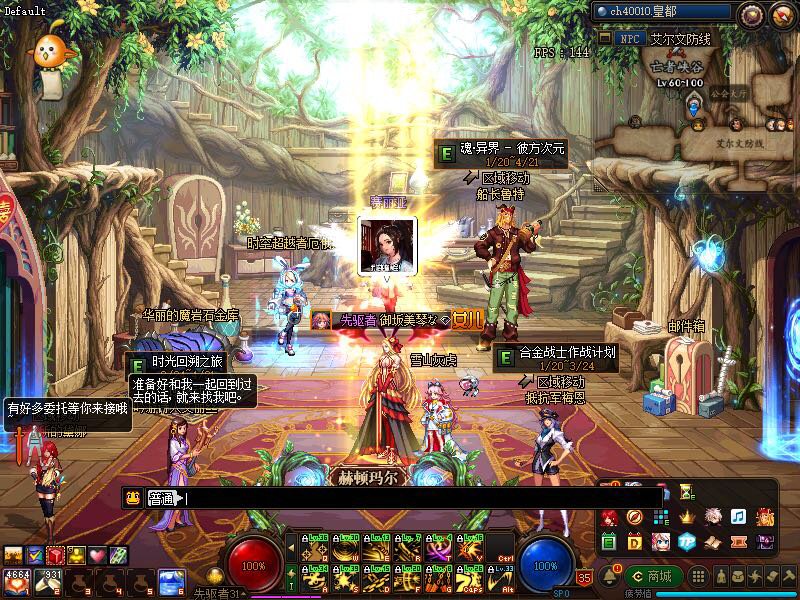Viewport: 800px width, 600px height.
Task: Click the hourglass event icon
Action: [x=686, y=492]
